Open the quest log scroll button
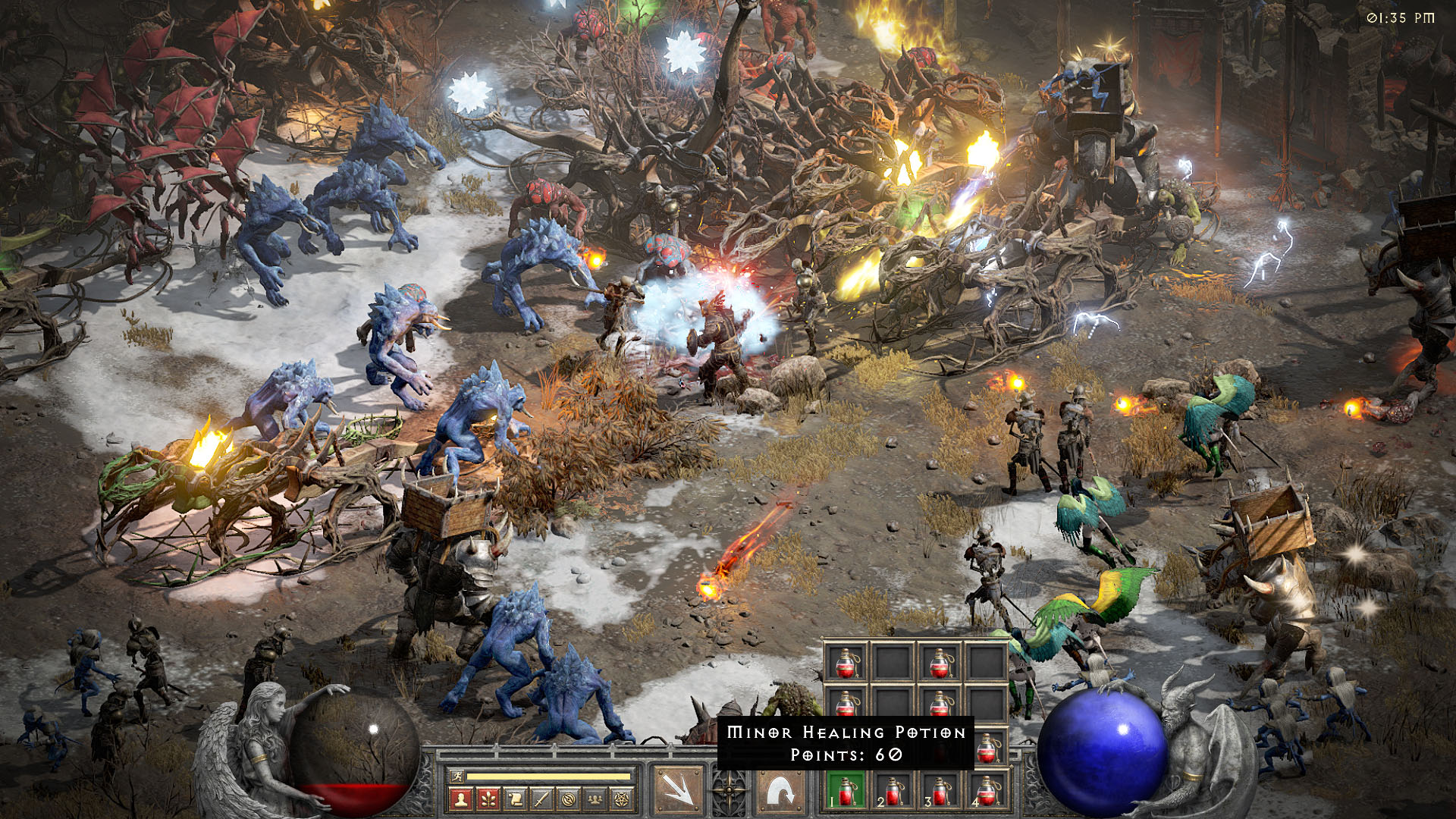This screenshot has width=1456, height=819. pyautogui.click(x=515, y=799)
